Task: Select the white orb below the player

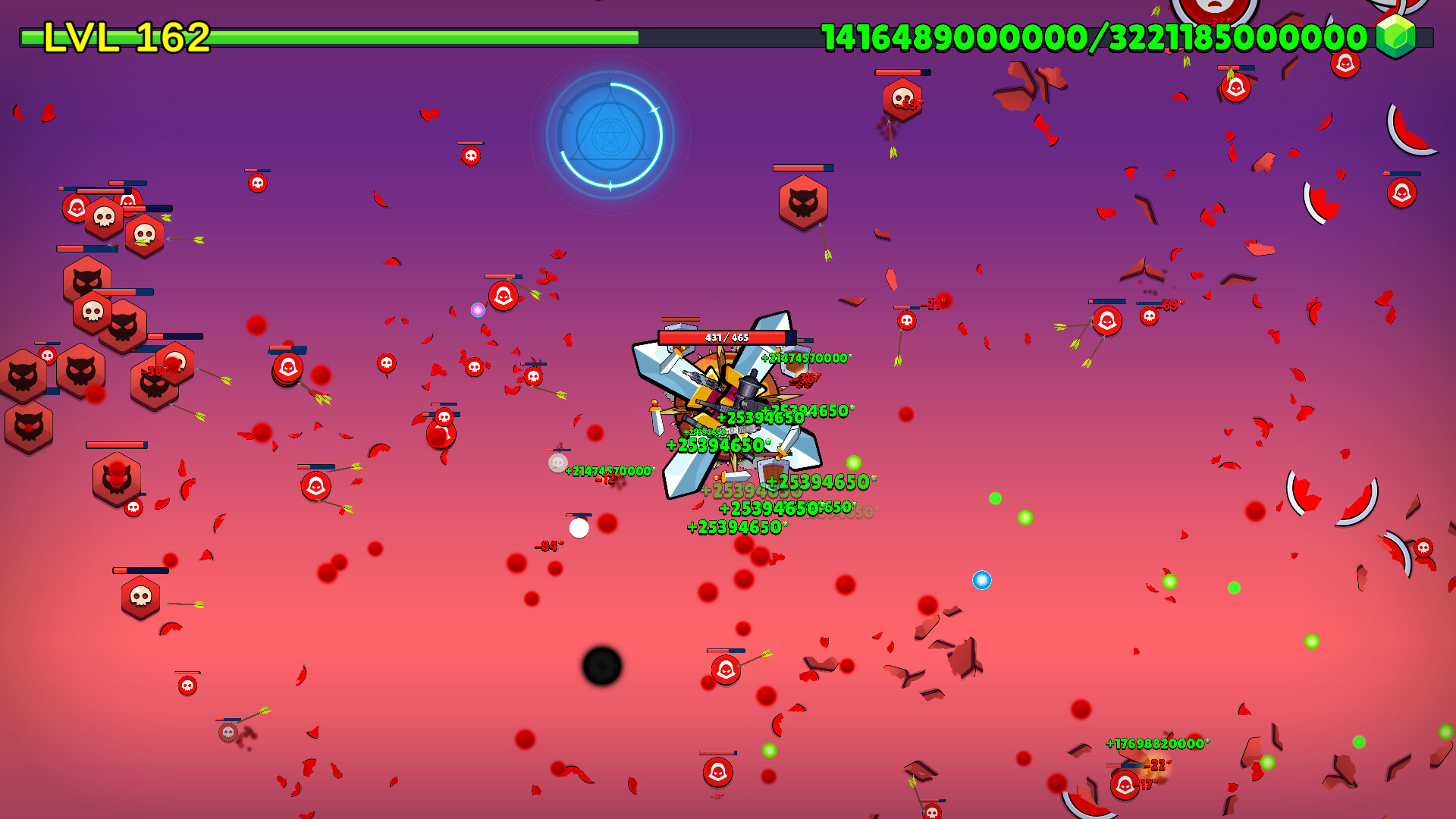Action: 581,529
